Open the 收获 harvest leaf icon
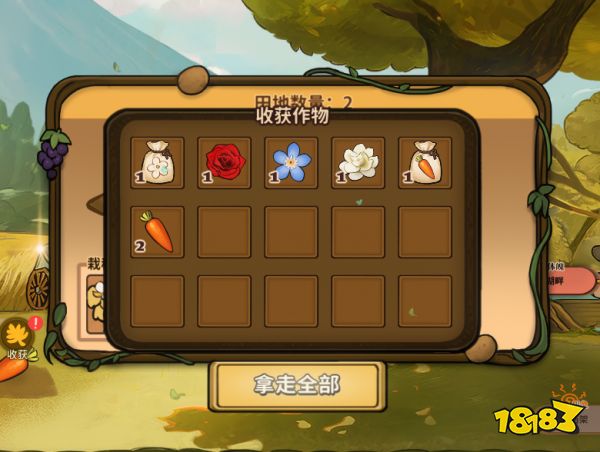This screenshot has width=600, height=452. tap(17, 338)
